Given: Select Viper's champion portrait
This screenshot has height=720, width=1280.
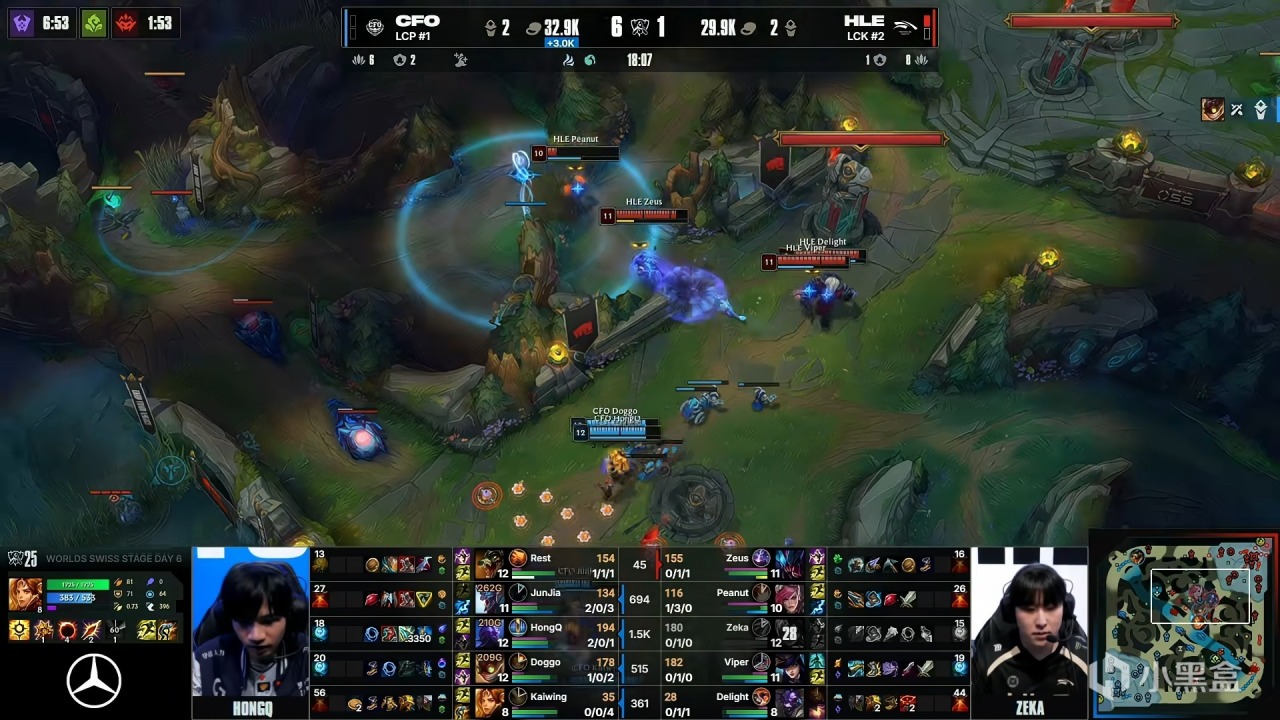Looking at the screenshot, I should 788,667.
